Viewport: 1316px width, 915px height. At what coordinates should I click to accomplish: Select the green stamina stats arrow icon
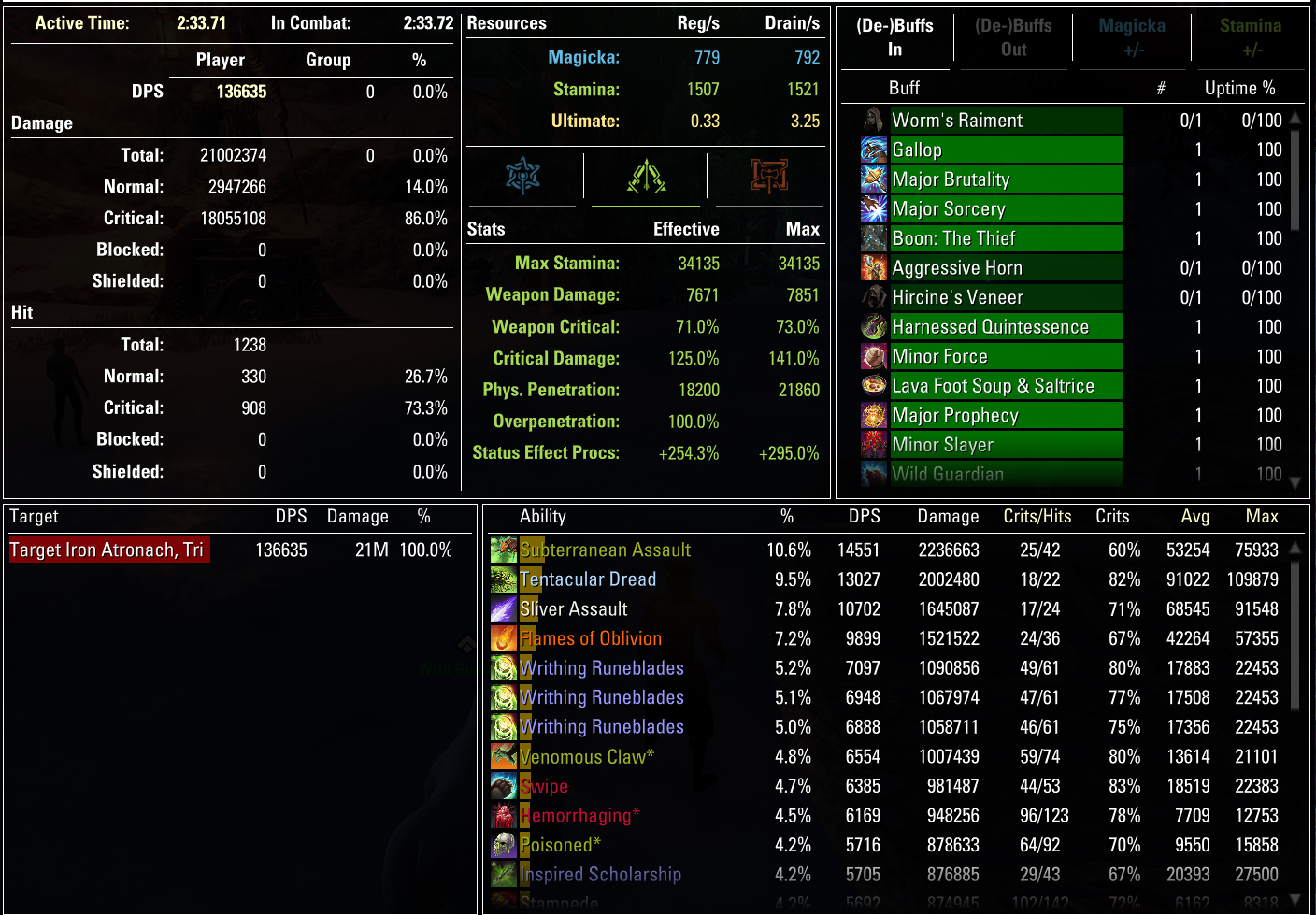click(x=645, y=176)
